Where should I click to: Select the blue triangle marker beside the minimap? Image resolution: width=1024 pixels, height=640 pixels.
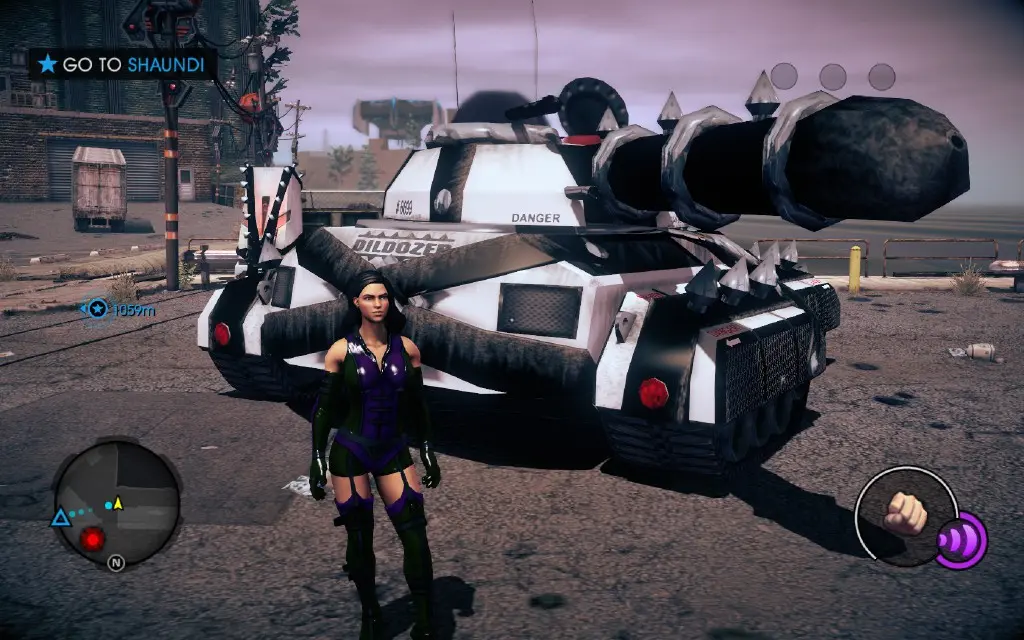pyautogui.click(x=60, y=517)
